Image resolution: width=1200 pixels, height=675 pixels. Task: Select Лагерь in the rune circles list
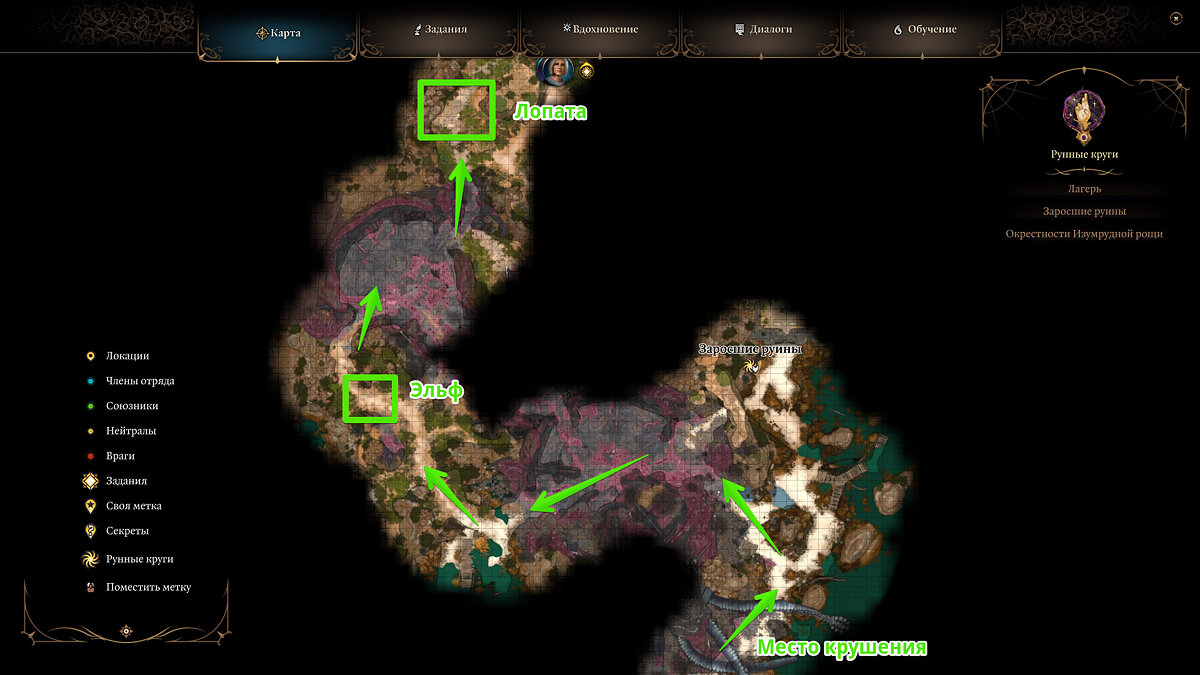click(1084, 188)
